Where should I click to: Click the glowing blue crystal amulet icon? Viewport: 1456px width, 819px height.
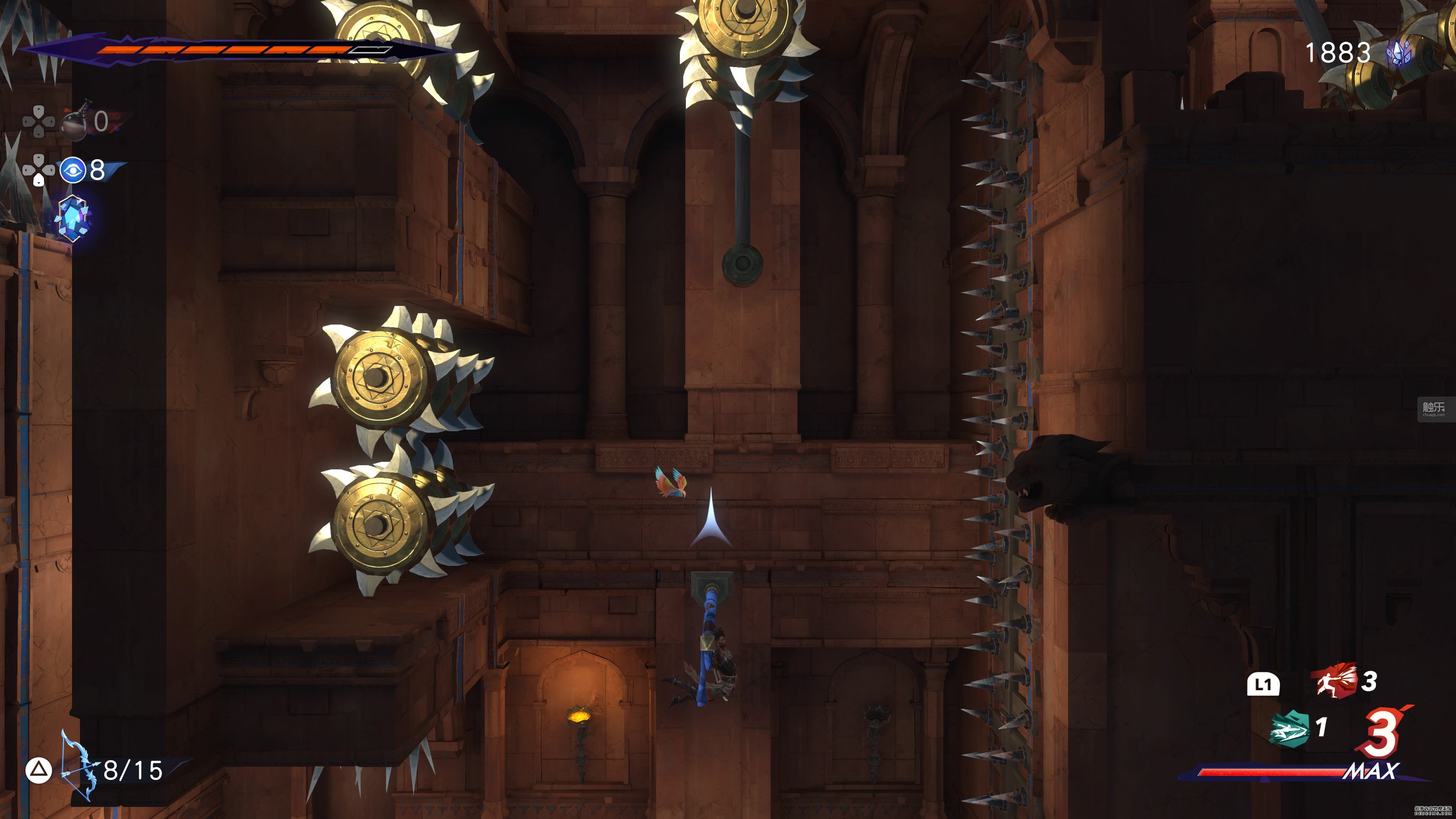coord(73,218)
